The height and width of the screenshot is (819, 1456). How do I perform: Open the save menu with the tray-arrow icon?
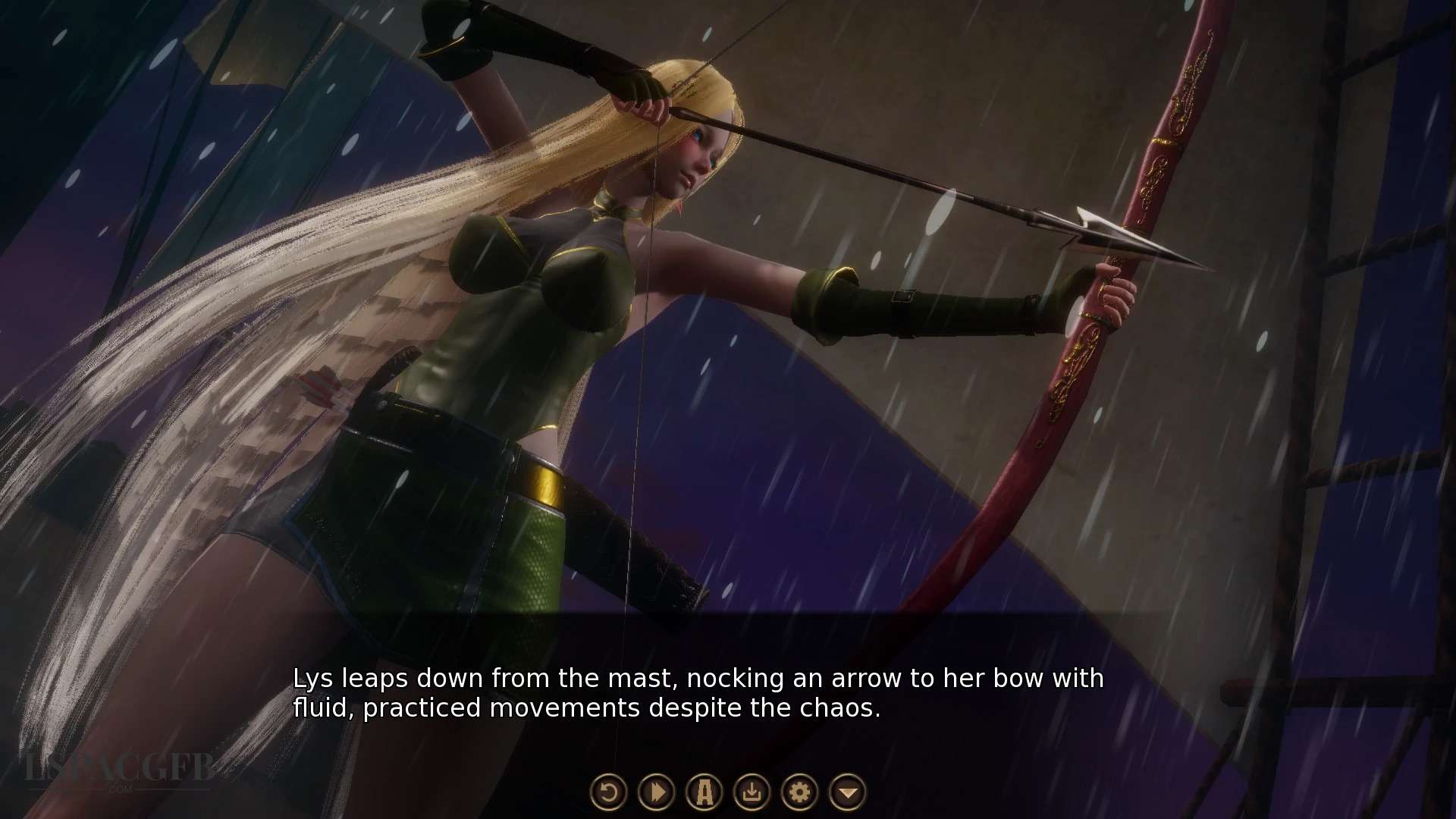point(752,792)
